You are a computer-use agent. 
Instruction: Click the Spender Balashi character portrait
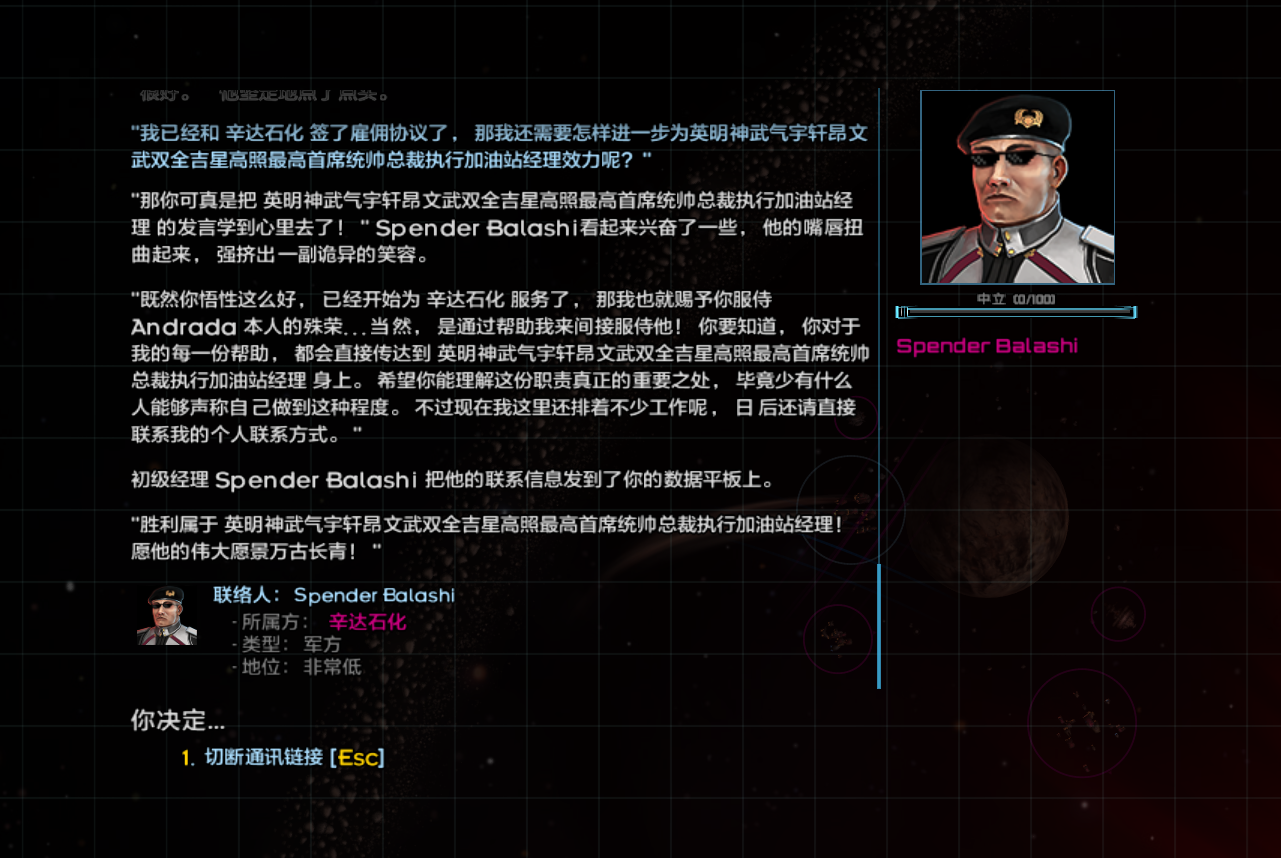click(1016, 186)
